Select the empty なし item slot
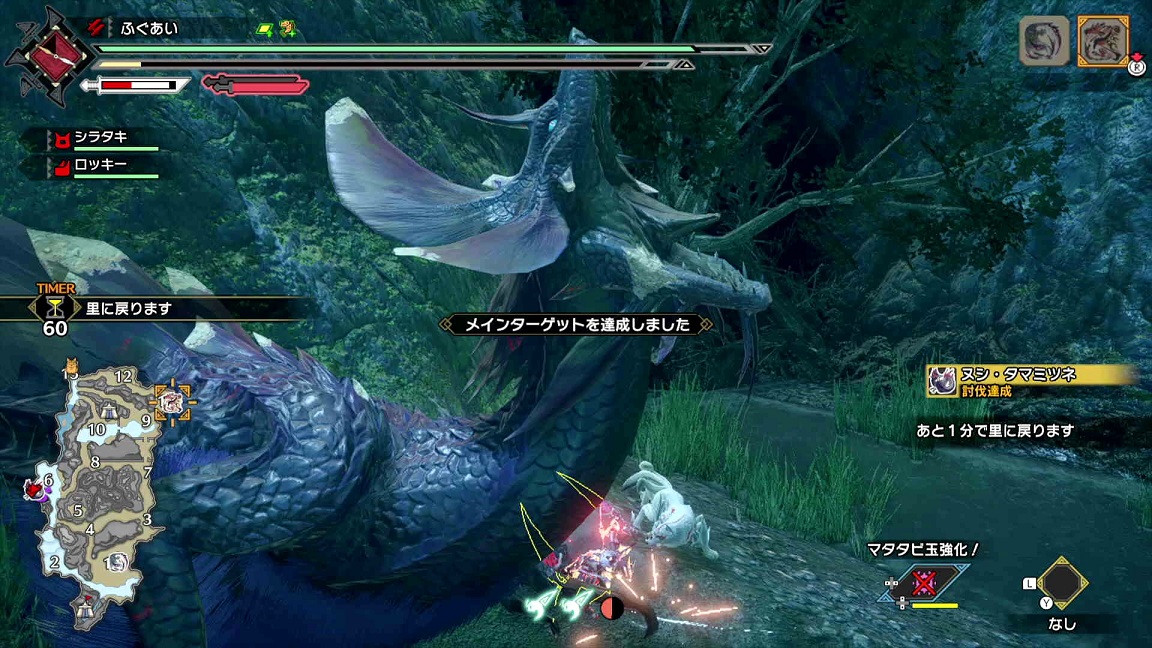 1062,582
